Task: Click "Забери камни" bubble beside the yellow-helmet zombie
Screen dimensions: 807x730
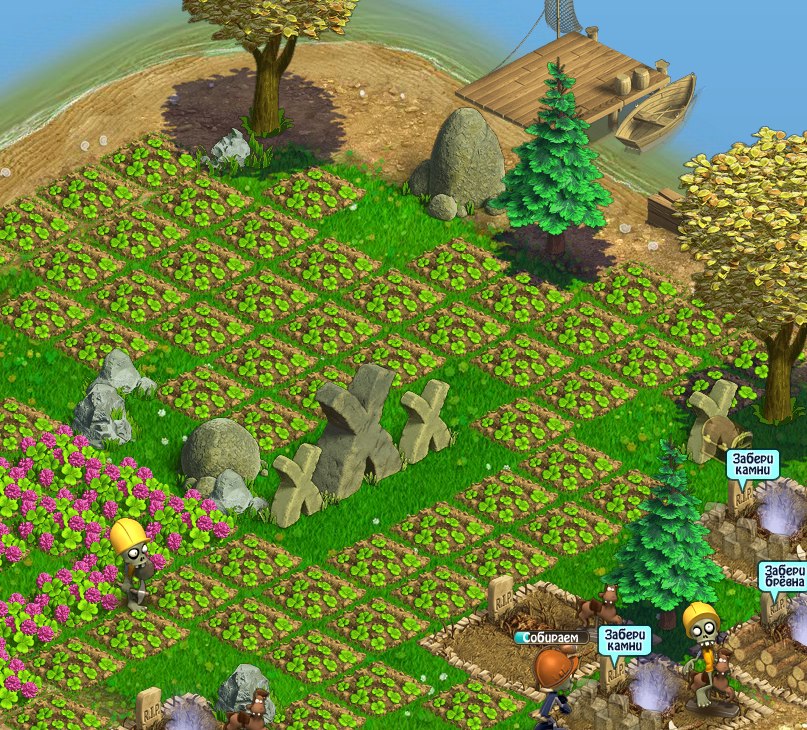Action: click(x=626, y=640)
